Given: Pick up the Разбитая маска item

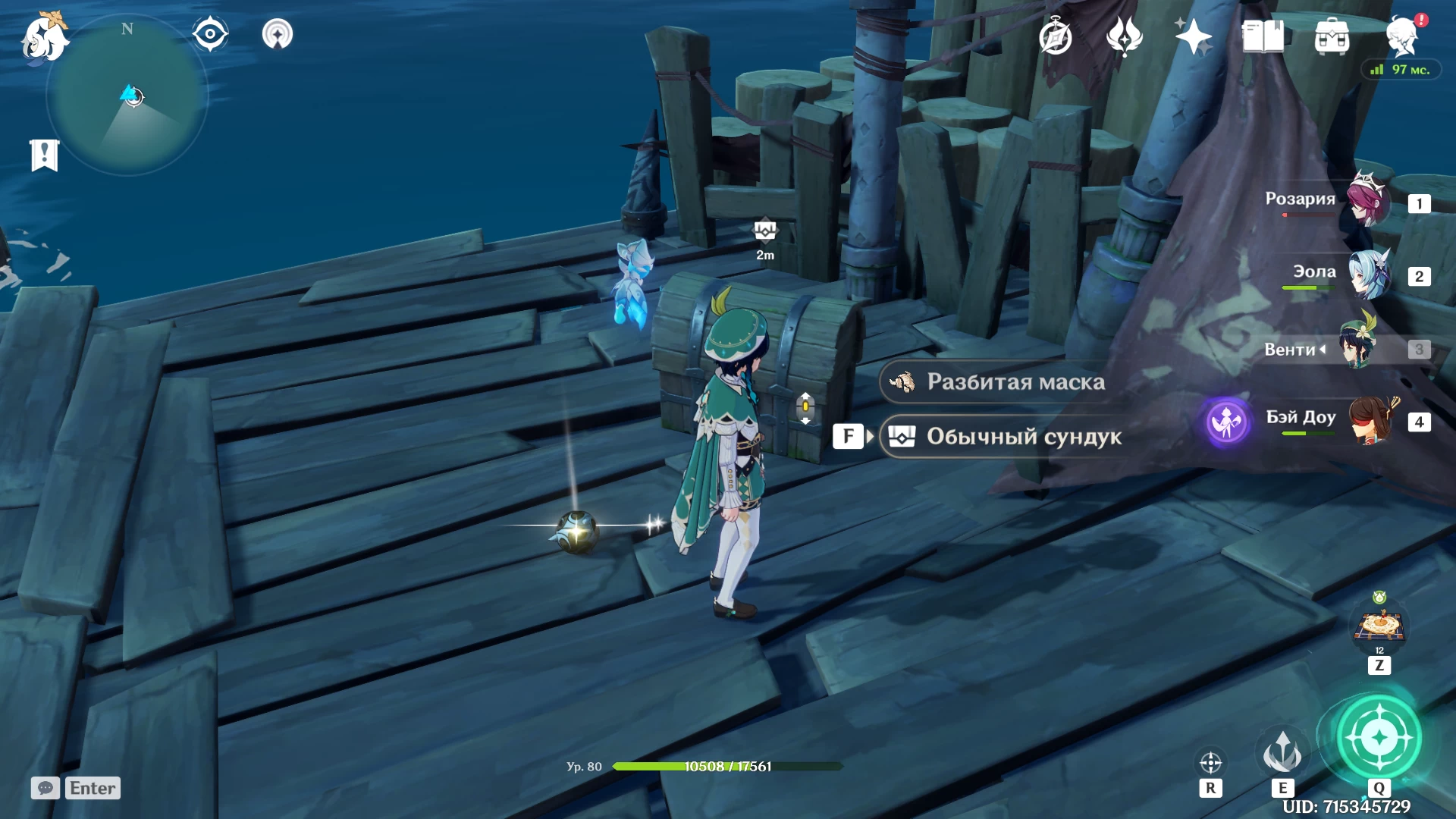Looking at the screenshot, I should pos(1015,381).
